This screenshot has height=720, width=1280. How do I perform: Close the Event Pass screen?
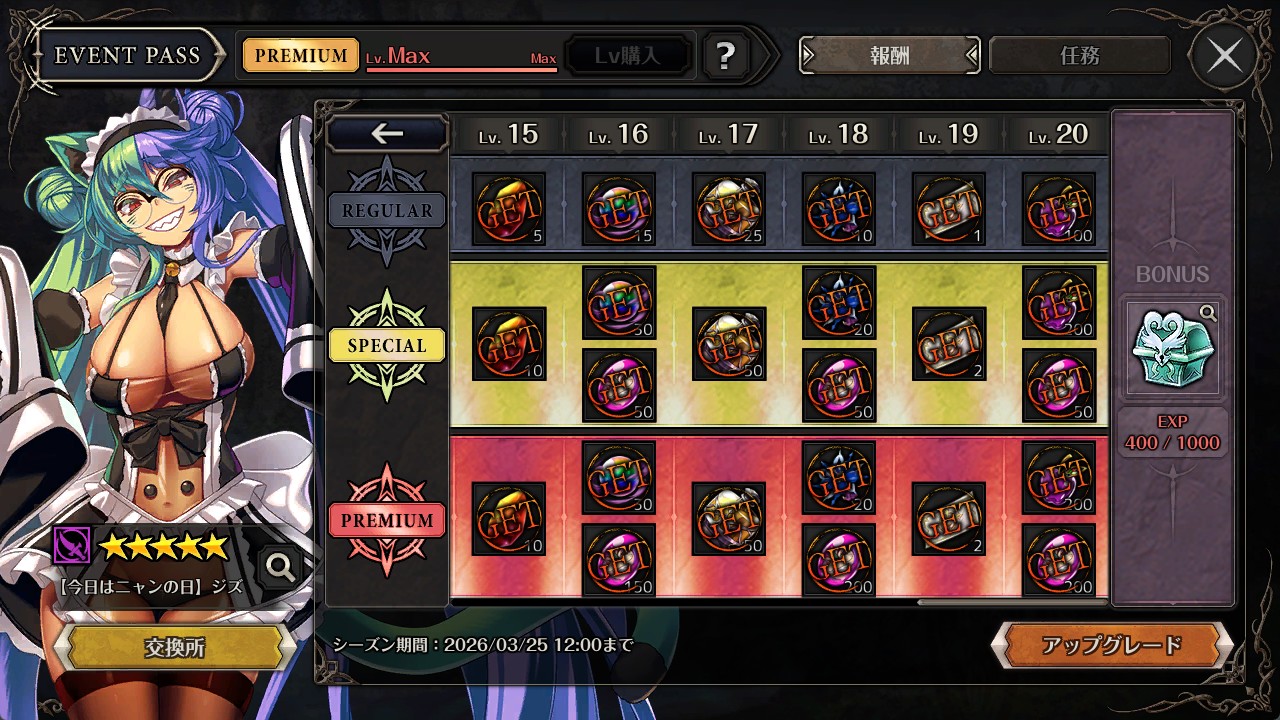coord(1225,56)
